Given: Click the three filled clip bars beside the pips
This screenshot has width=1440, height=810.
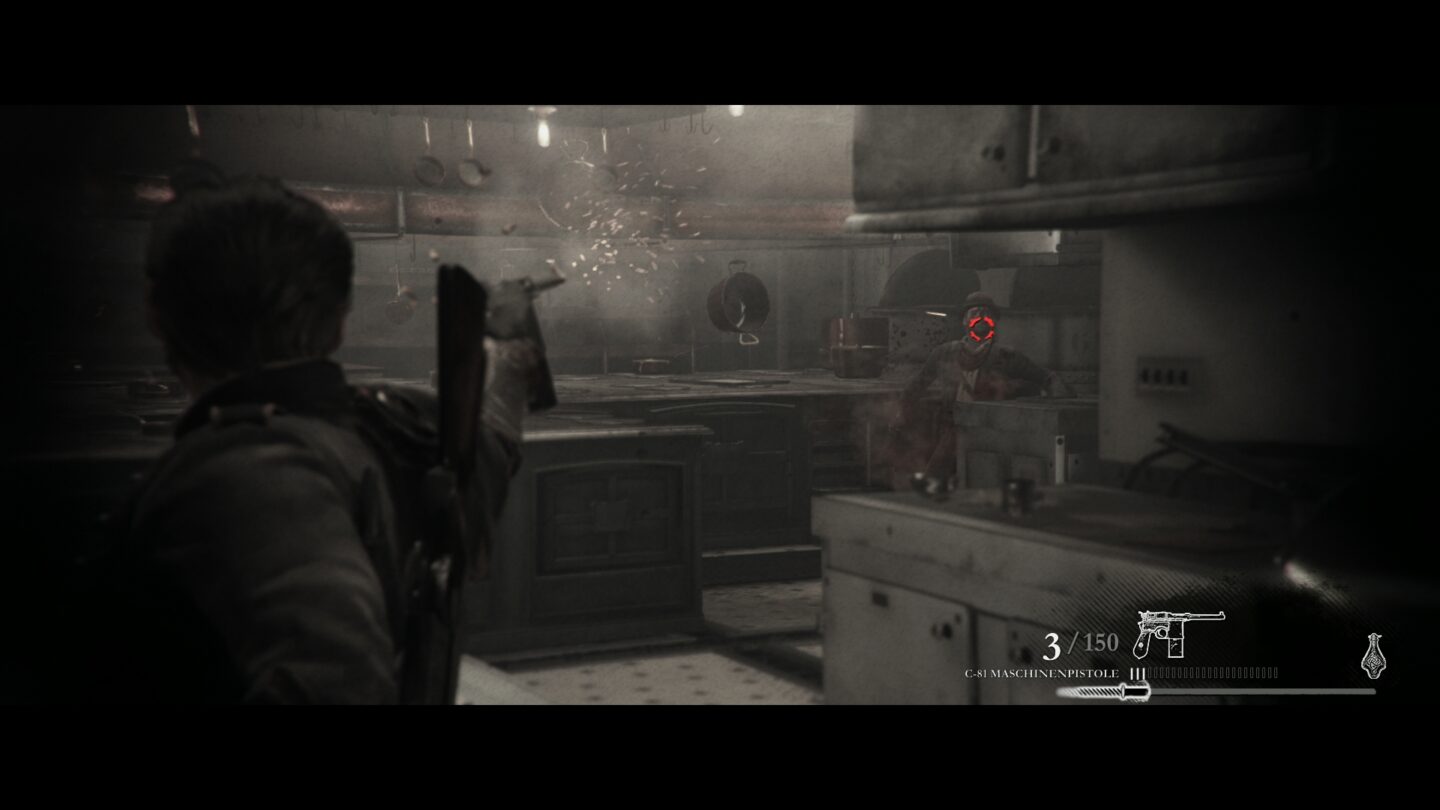Looking at the screenshot, I should coord(1138,672).
